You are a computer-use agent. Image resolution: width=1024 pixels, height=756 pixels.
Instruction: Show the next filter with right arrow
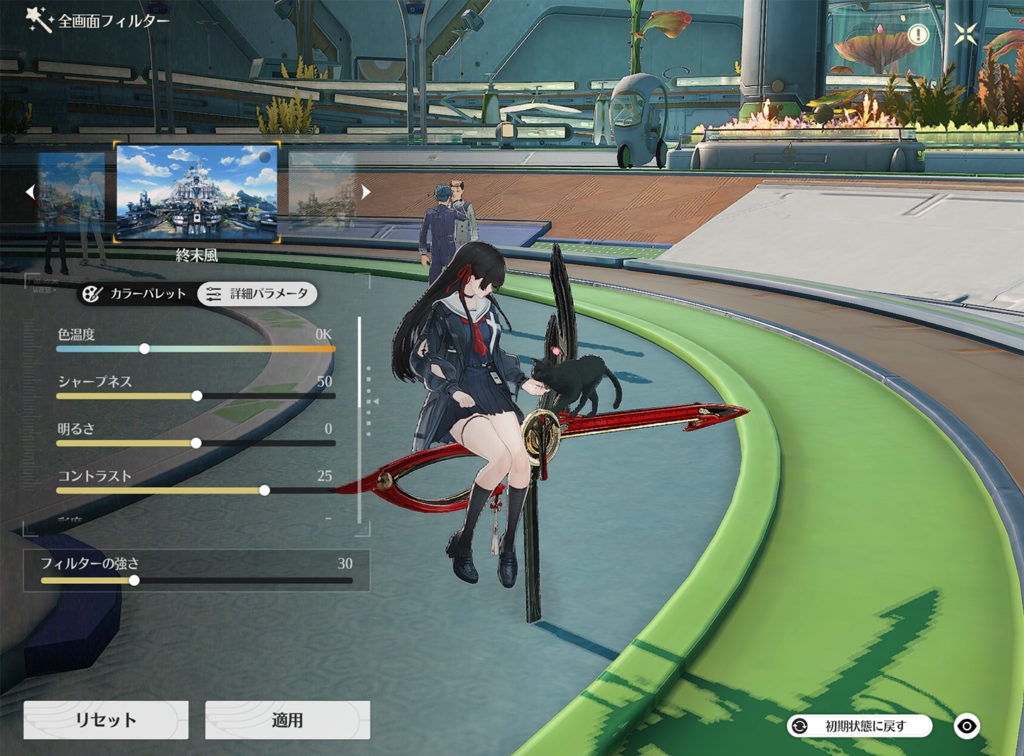pos(366,191)
